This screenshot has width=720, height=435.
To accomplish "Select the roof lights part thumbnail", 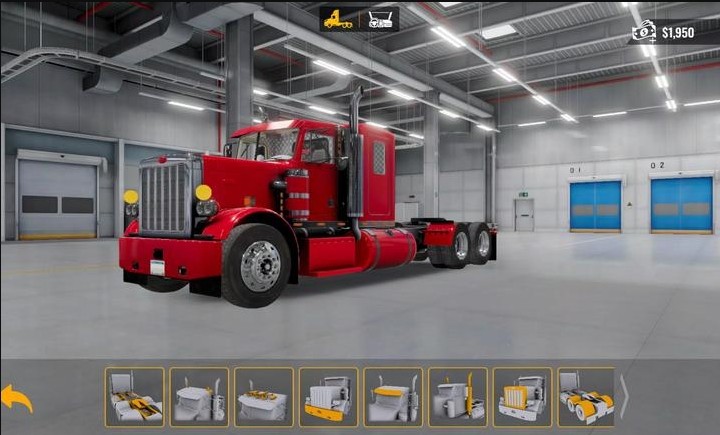I will [x=264, y=397].
